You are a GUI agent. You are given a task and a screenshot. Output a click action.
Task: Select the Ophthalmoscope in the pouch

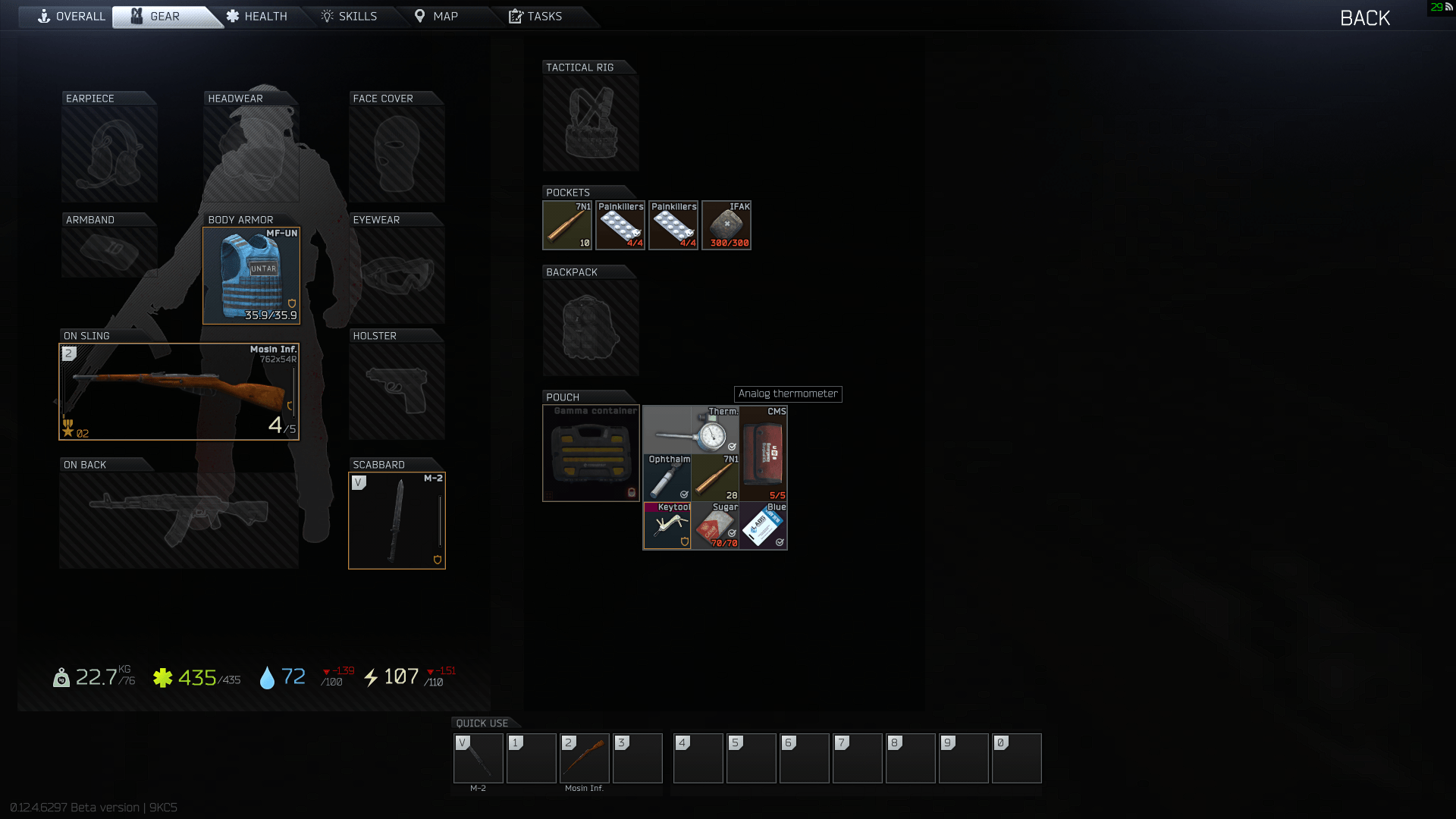[x=667, y=478]
